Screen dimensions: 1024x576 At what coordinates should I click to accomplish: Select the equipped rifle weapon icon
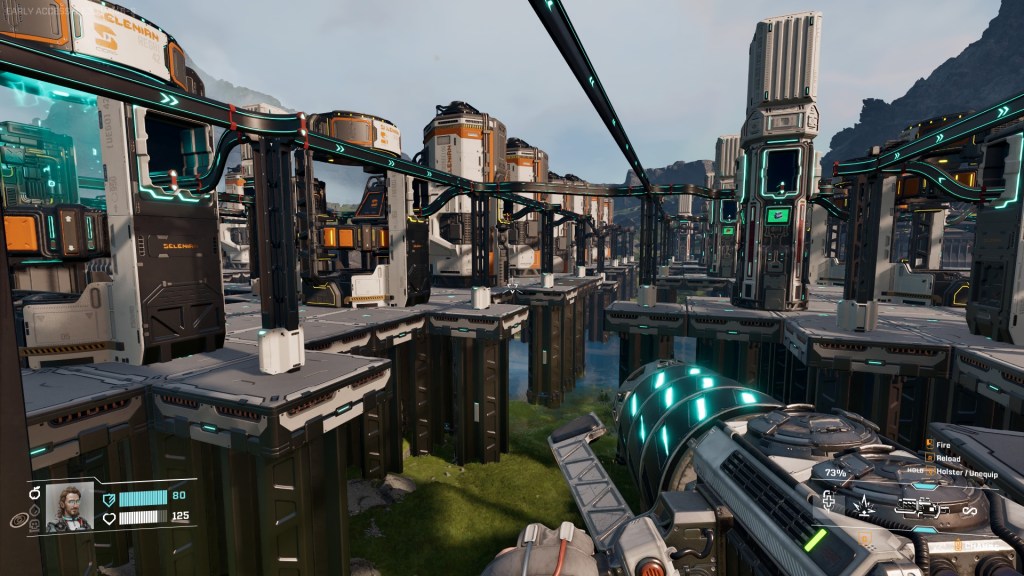(x=920, y=507)
